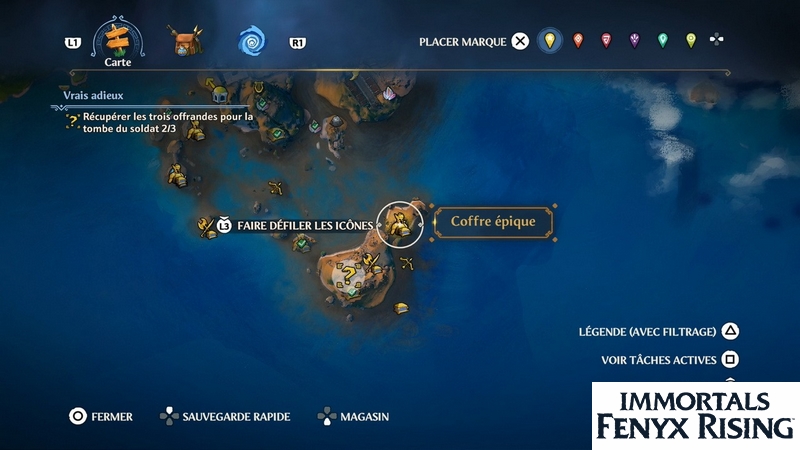Select the yellow map marker pin
800x450 pixels.
[548, 41]
